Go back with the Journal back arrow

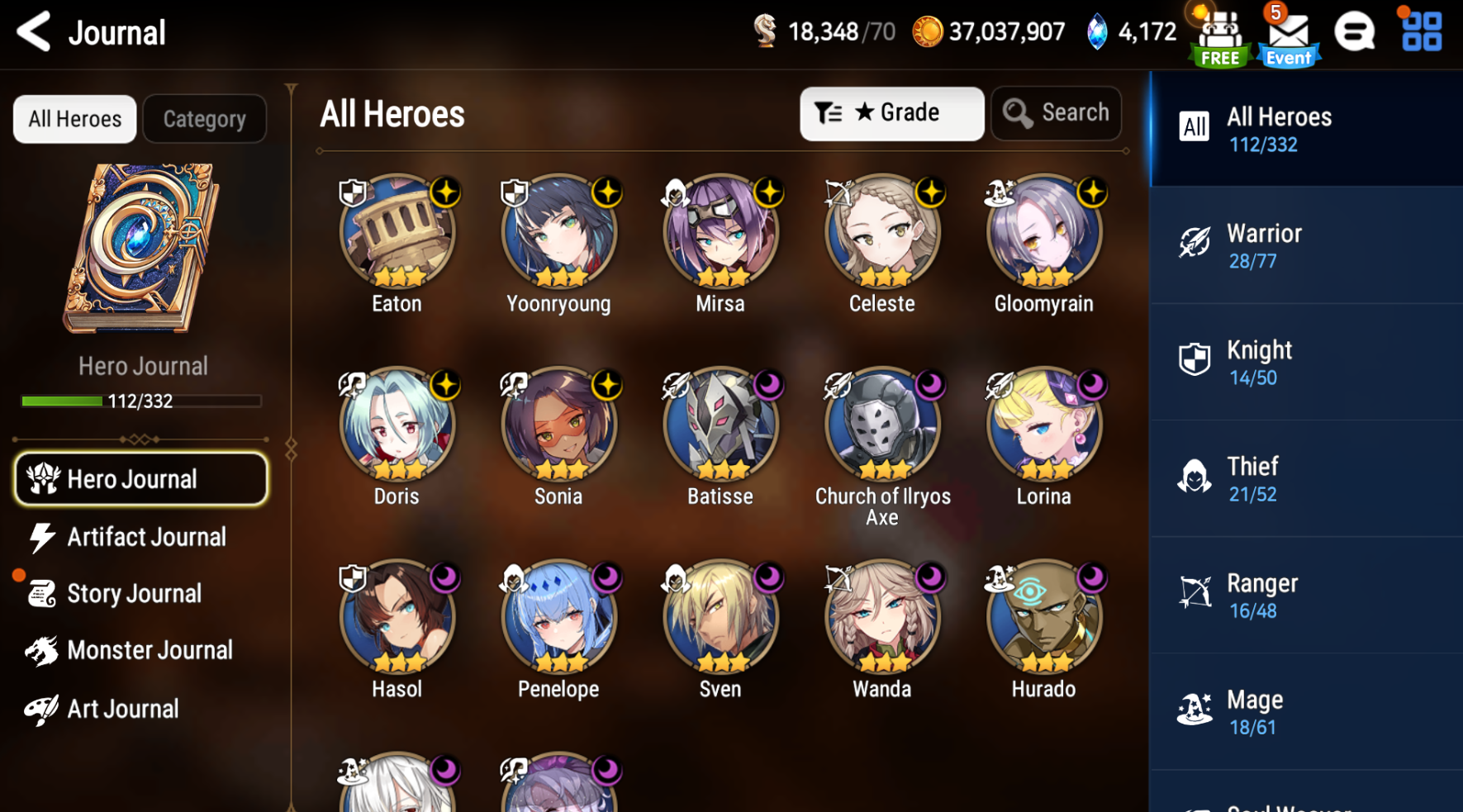tap(33, 31)
